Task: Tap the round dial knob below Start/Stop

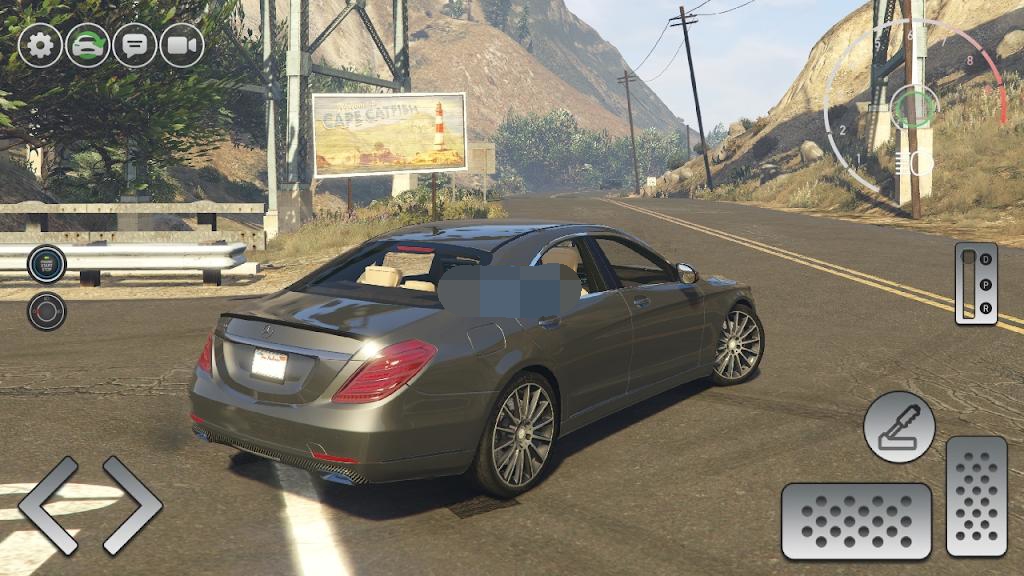Action: pyautogui.click(x=46, y=311)
